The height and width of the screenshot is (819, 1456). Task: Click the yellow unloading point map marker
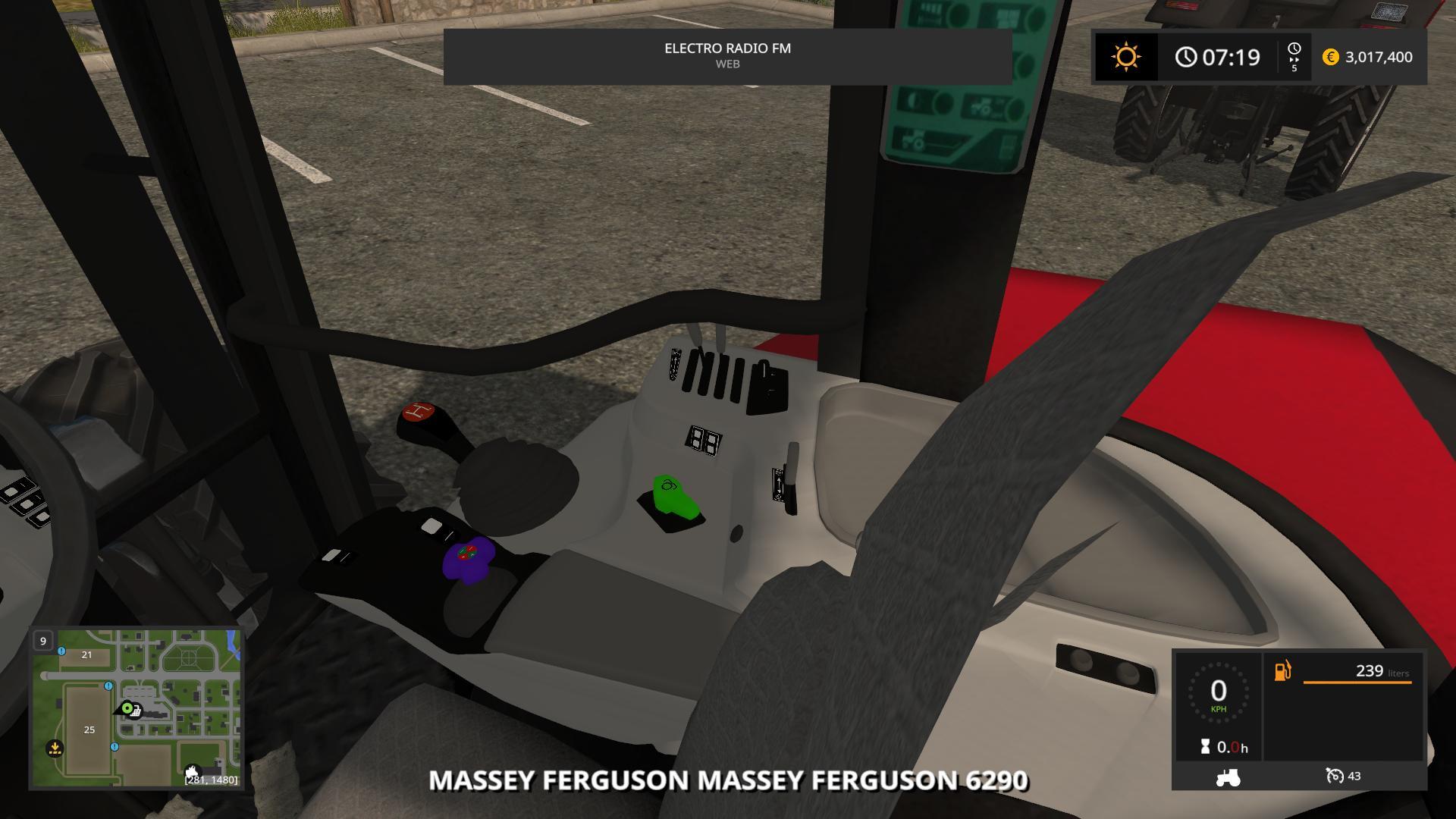tap(55, 748)
